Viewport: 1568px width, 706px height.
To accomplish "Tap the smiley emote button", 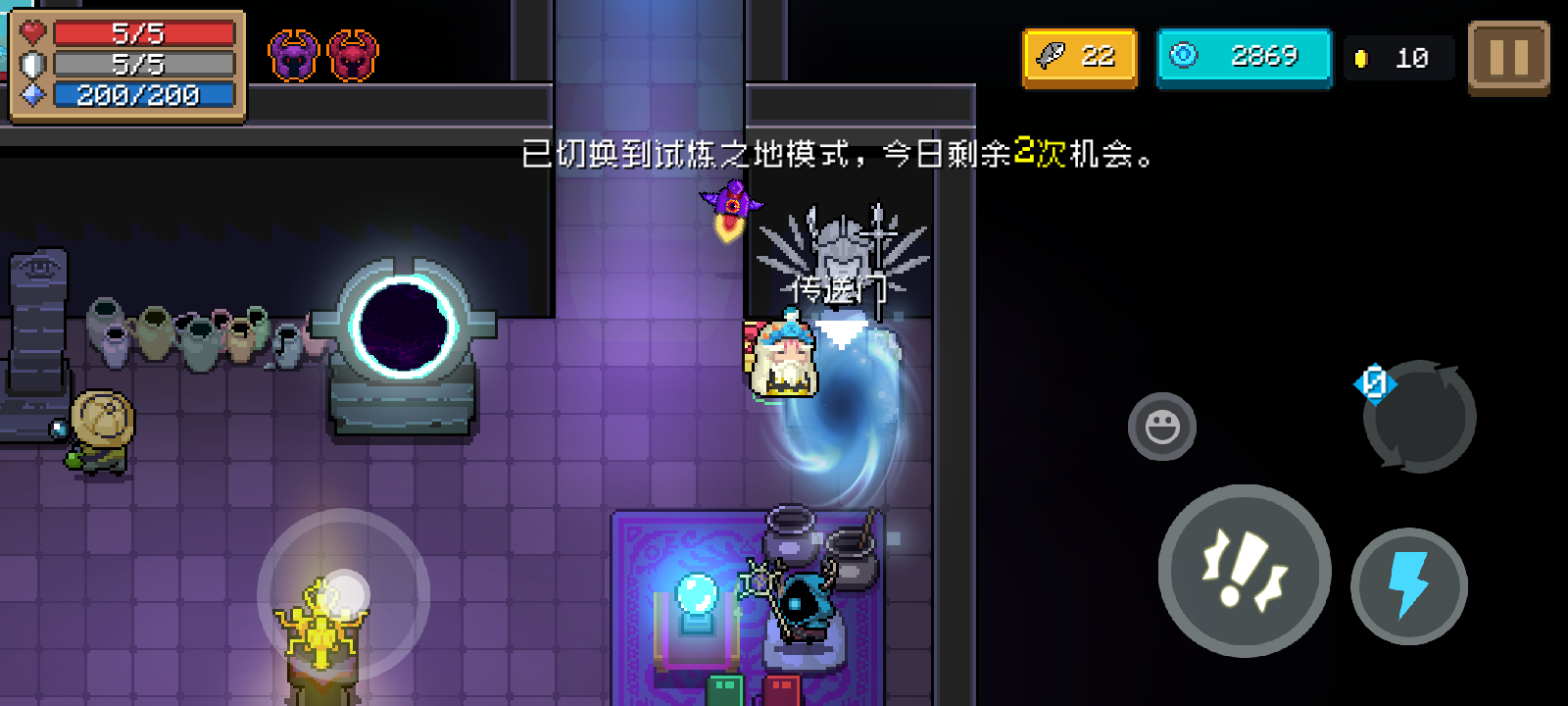I will [1162, 424].
